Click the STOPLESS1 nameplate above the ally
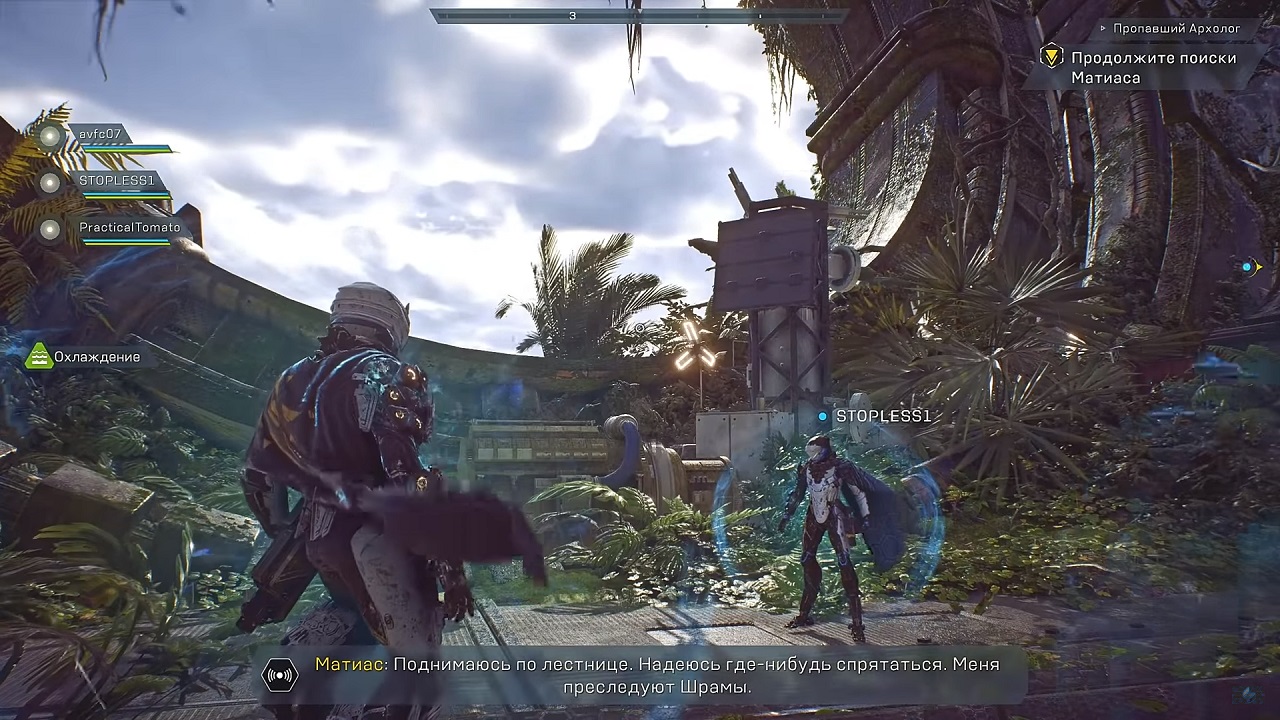 click(883, 416)
